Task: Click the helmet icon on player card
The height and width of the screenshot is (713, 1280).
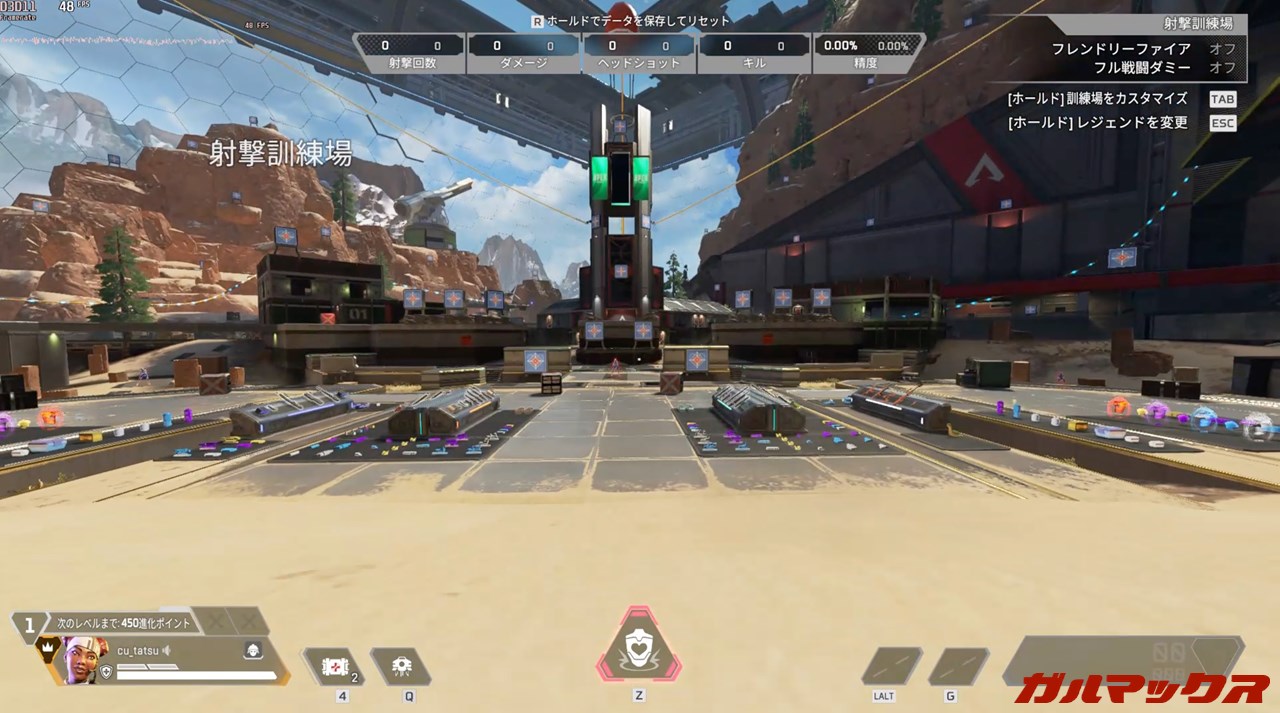Action: (253, 651)
